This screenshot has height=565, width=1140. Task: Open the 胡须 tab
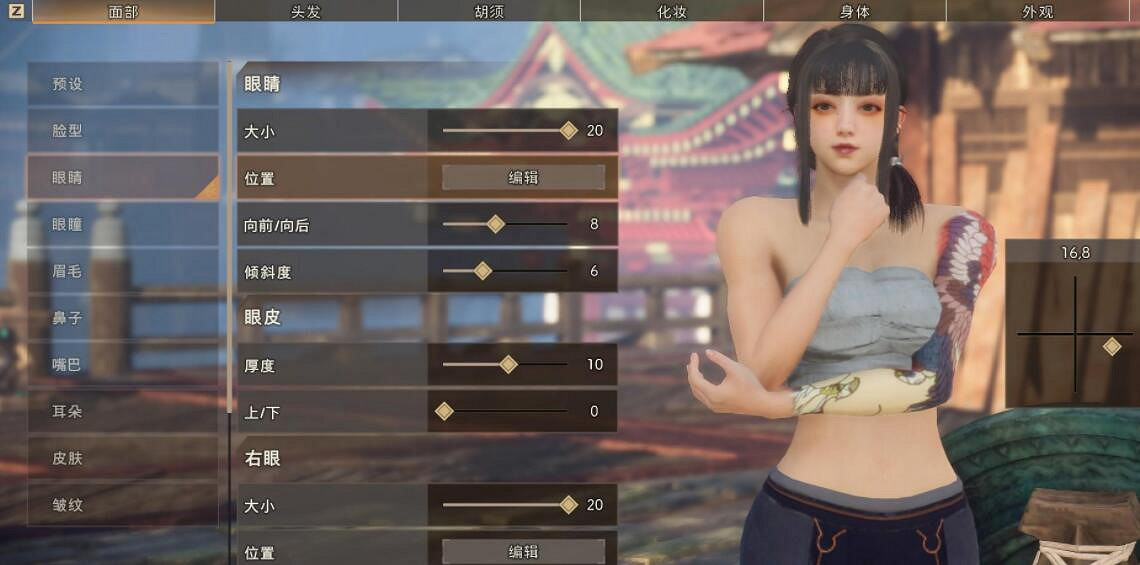click(x=489, y=12)
